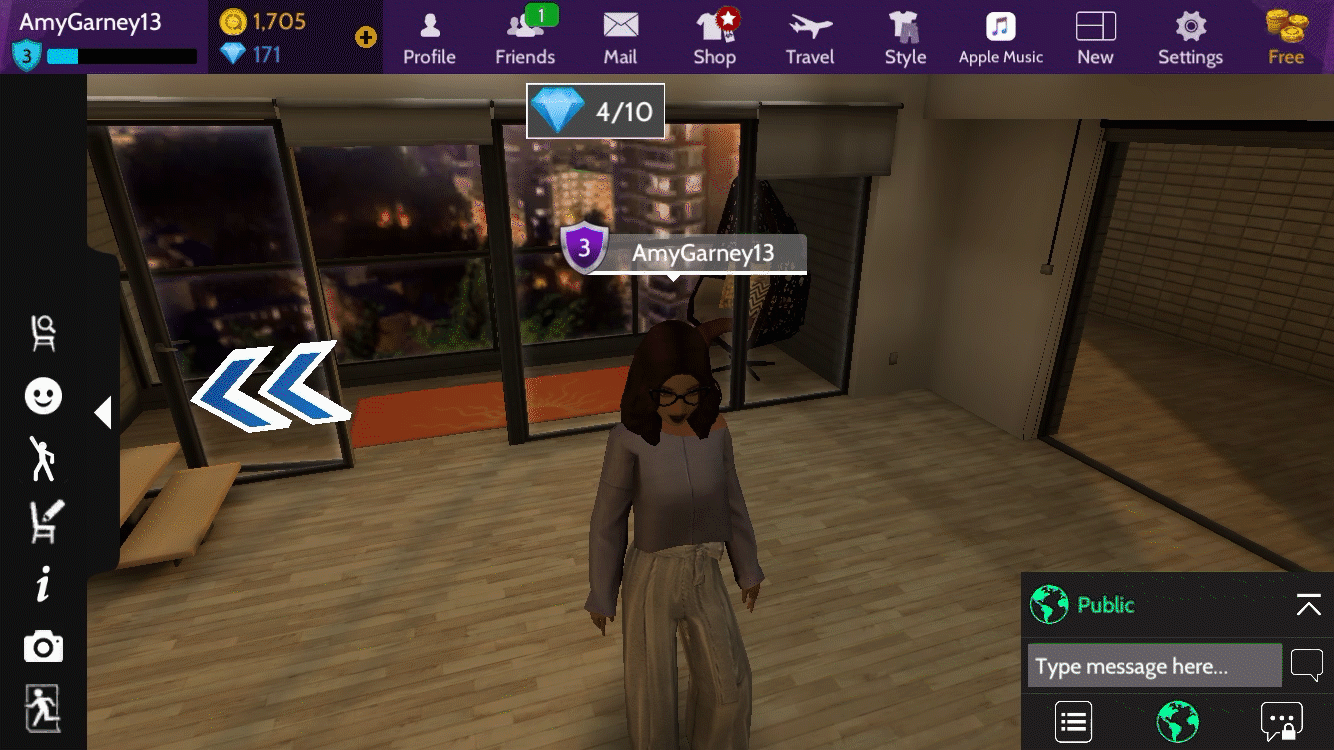The image size is (1334, 750).
Task: Click the chat message input field
Action: 1154,666
